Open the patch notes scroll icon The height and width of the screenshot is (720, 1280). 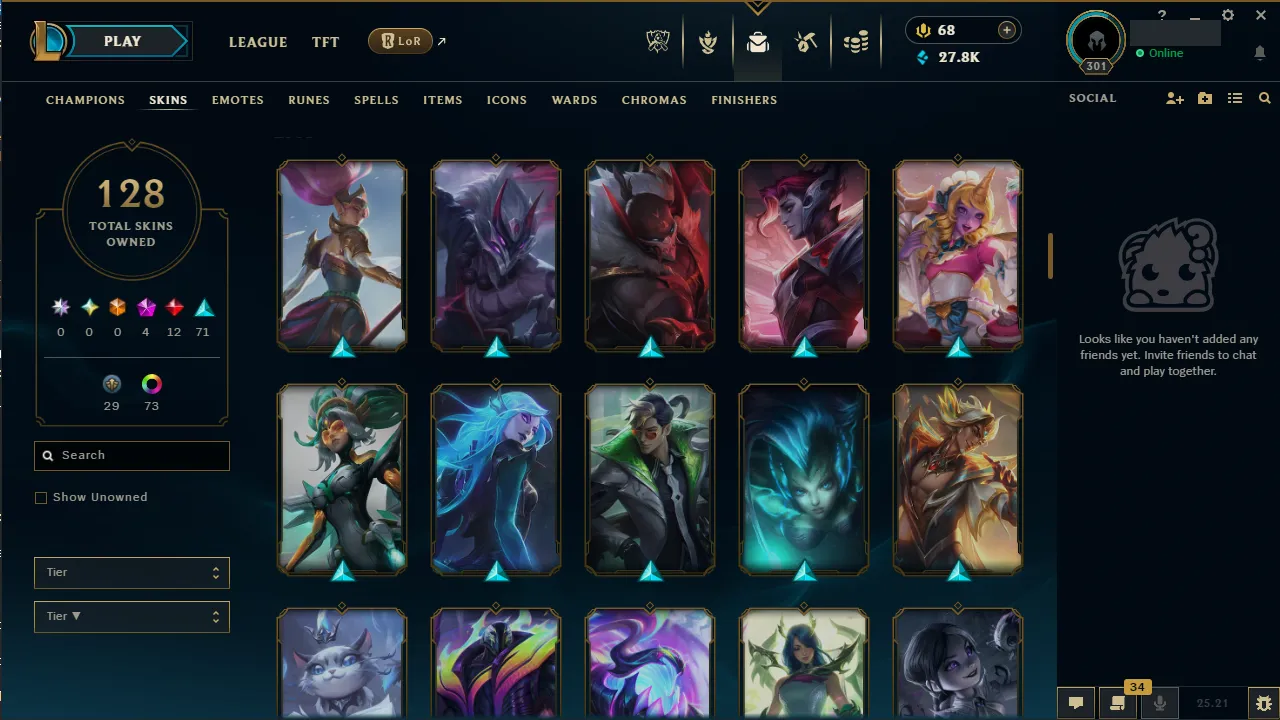[1117, 703]
